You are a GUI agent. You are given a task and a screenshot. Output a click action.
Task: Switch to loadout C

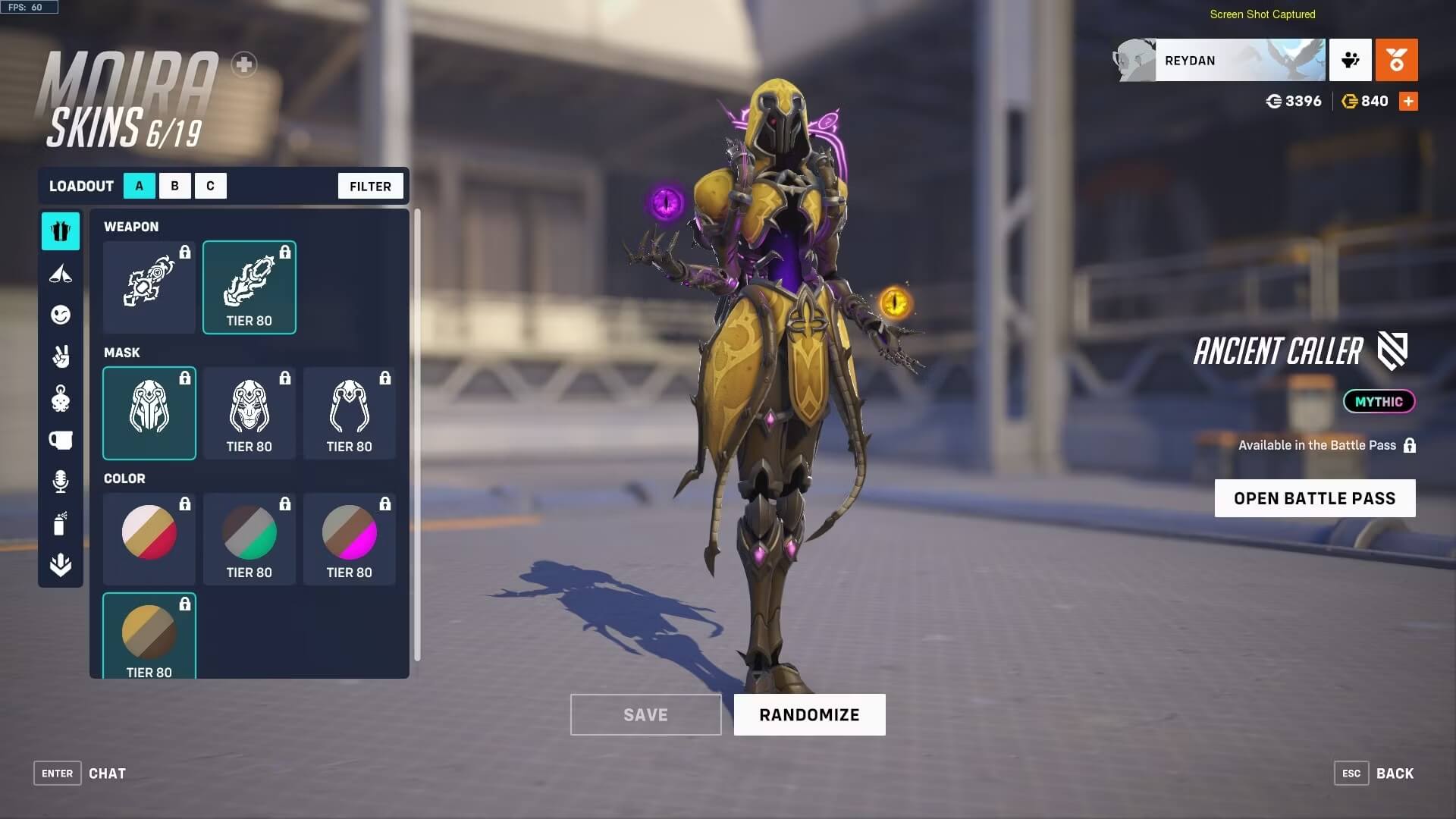point(210,186)
